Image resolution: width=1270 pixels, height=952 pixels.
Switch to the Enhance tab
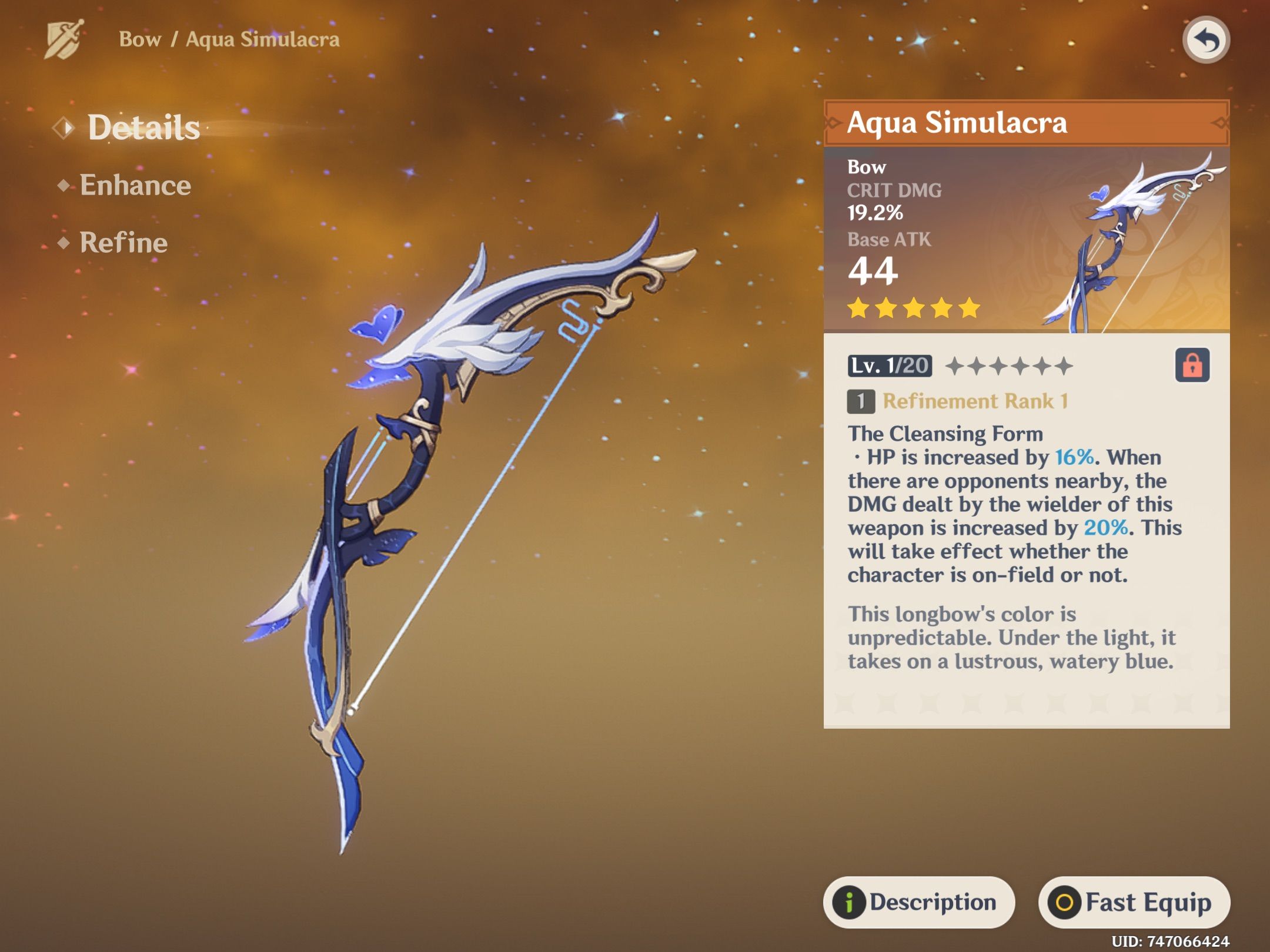pos(135,185)
